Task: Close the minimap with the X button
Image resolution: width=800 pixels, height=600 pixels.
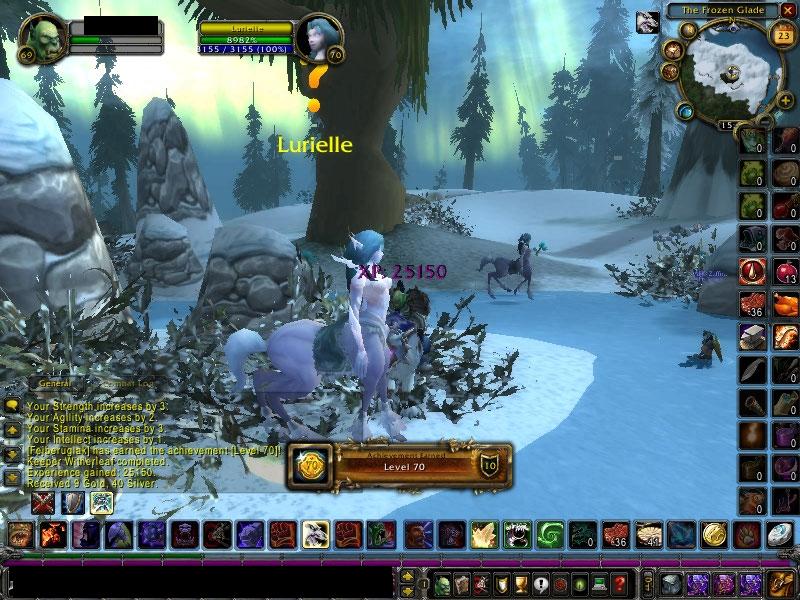Action: click(787, 10)
